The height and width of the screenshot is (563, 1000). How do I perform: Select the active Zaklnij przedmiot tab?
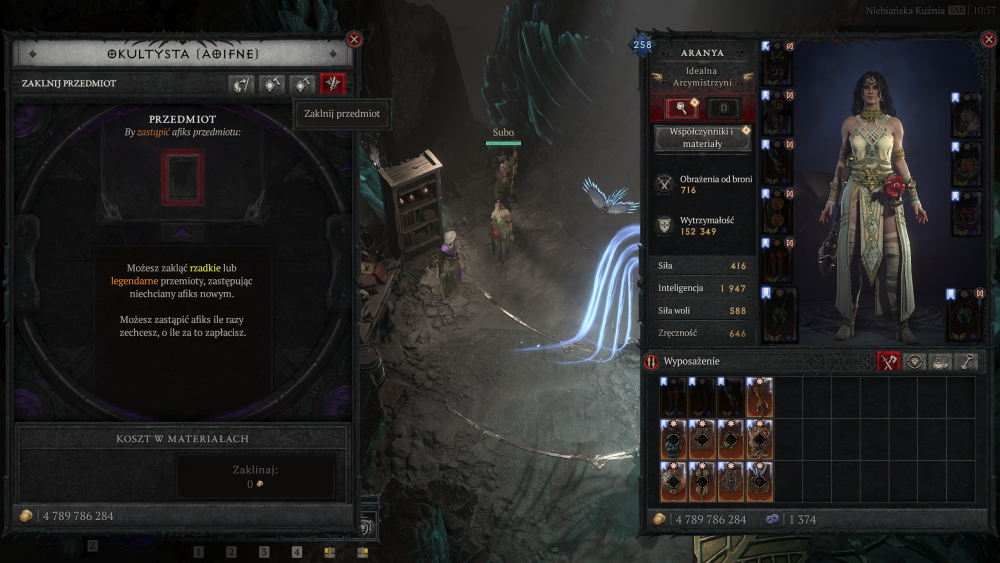point(332,84)
